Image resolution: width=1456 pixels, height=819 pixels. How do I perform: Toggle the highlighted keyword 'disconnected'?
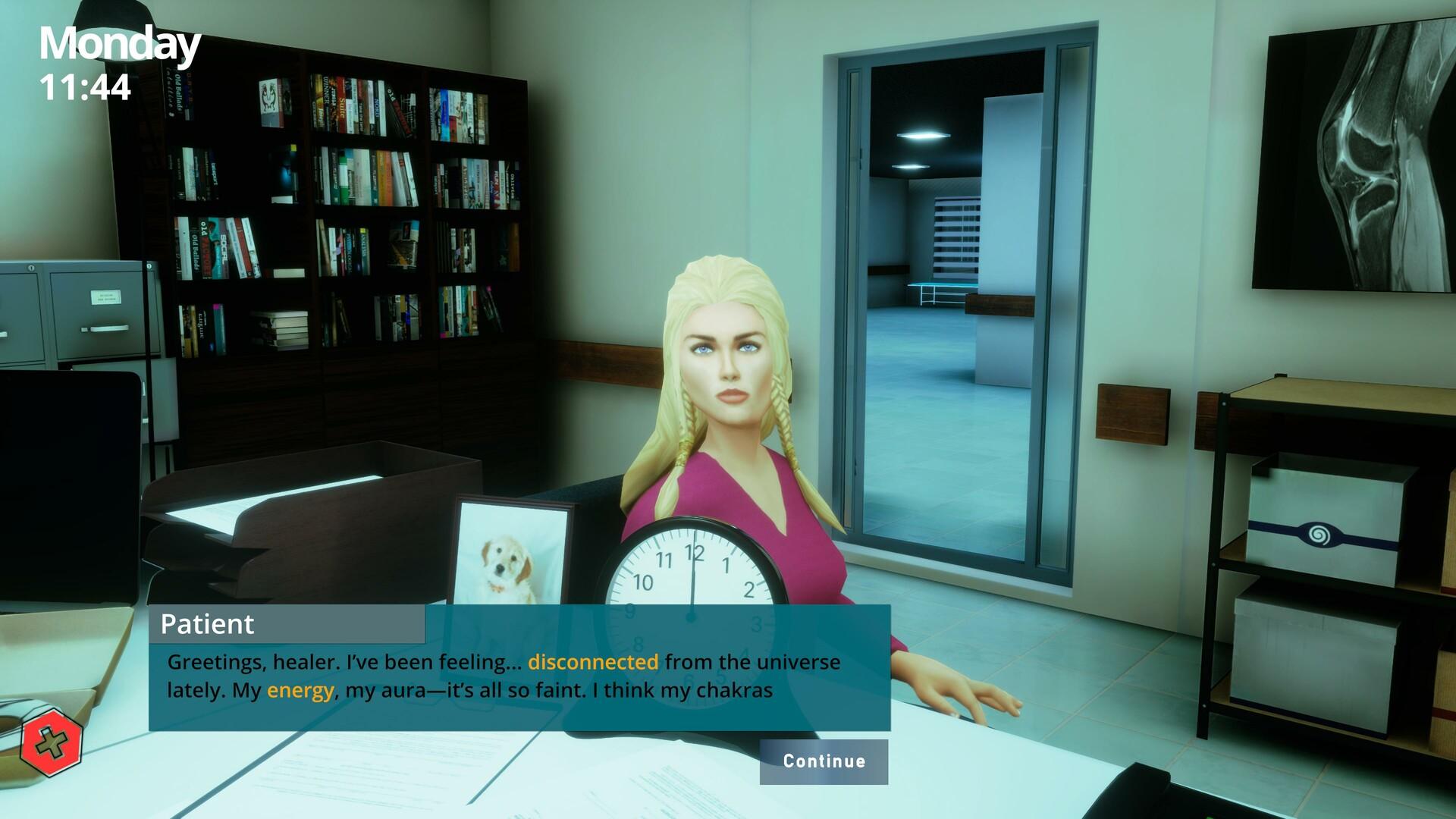[592, 661]
